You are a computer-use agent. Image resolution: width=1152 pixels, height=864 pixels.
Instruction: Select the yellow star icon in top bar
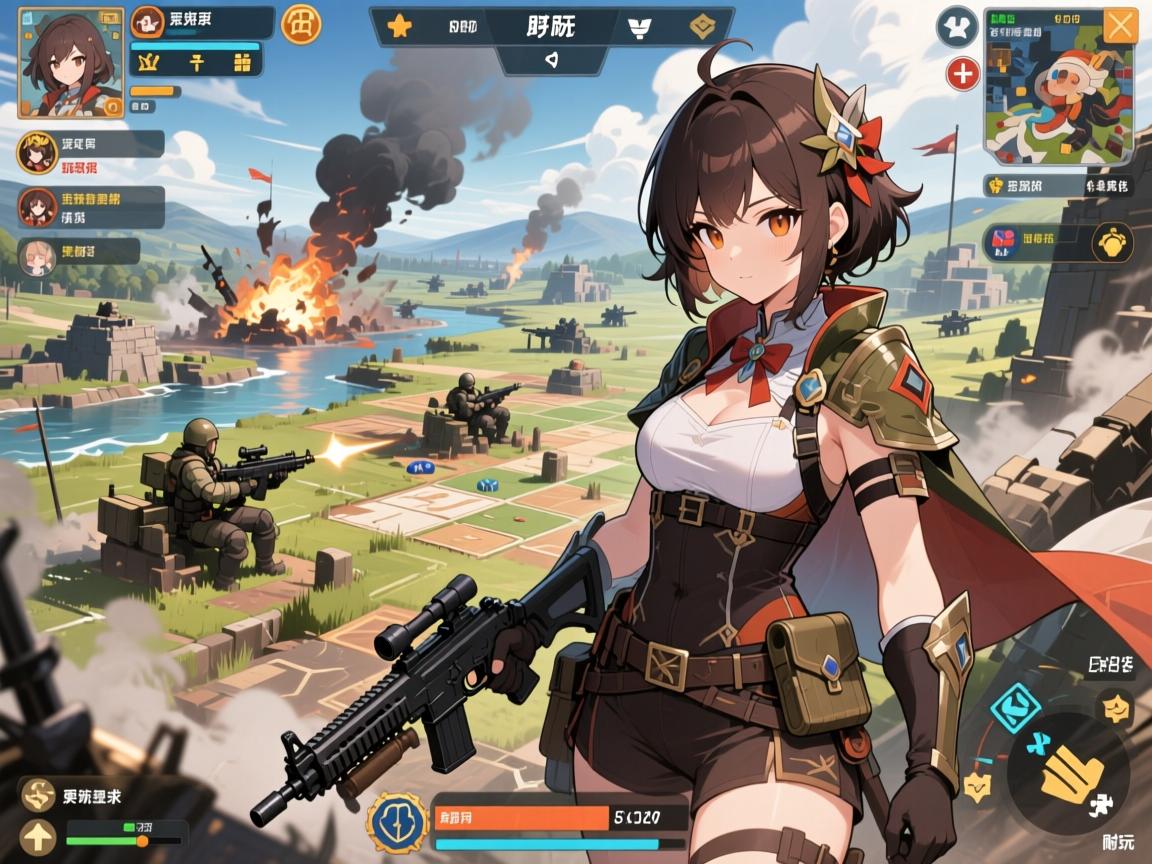399,27
